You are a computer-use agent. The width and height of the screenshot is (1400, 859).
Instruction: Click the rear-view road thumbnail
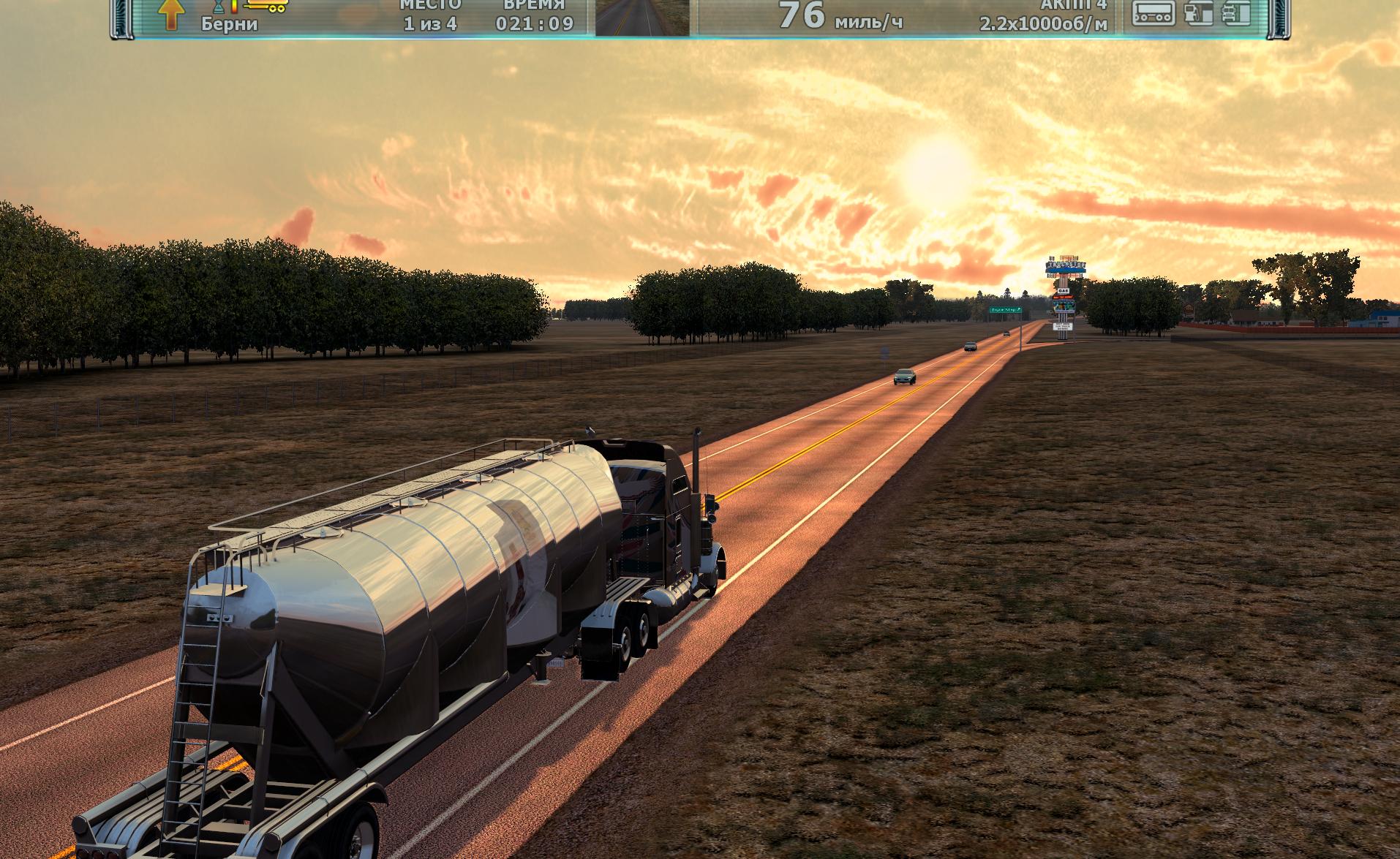click(642, 18)
